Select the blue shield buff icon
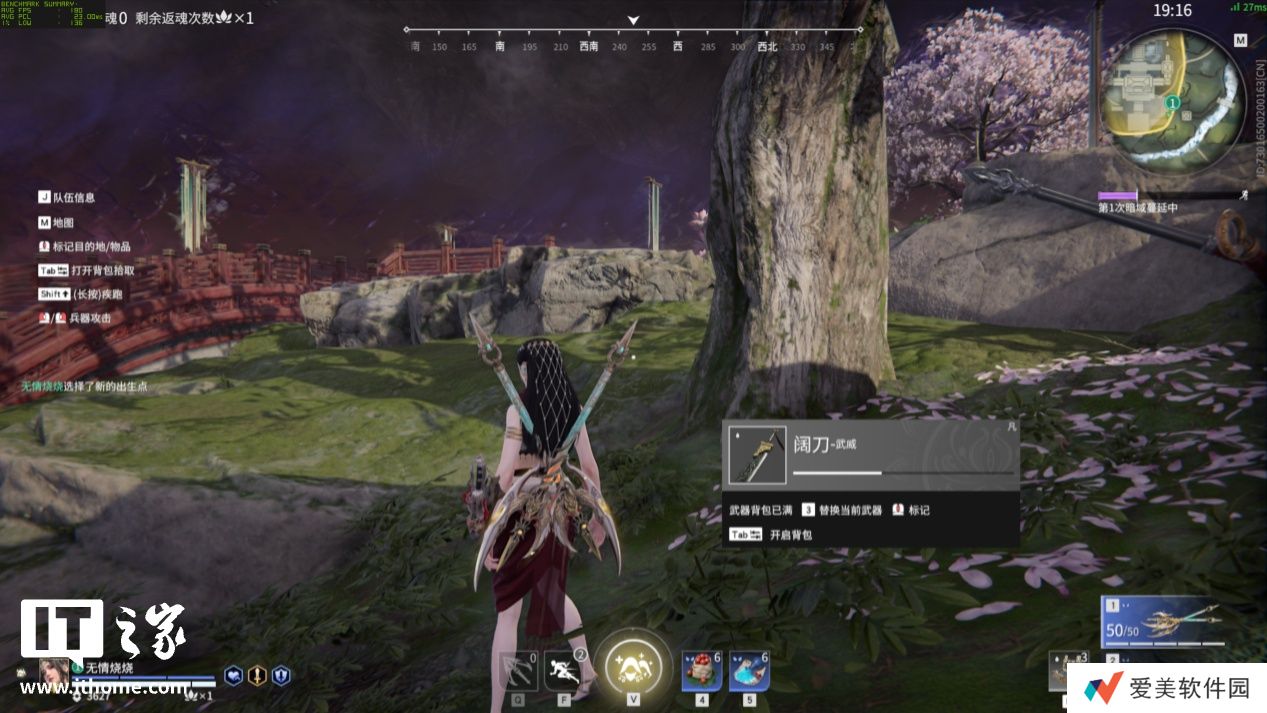 click(x=281, y=676)
